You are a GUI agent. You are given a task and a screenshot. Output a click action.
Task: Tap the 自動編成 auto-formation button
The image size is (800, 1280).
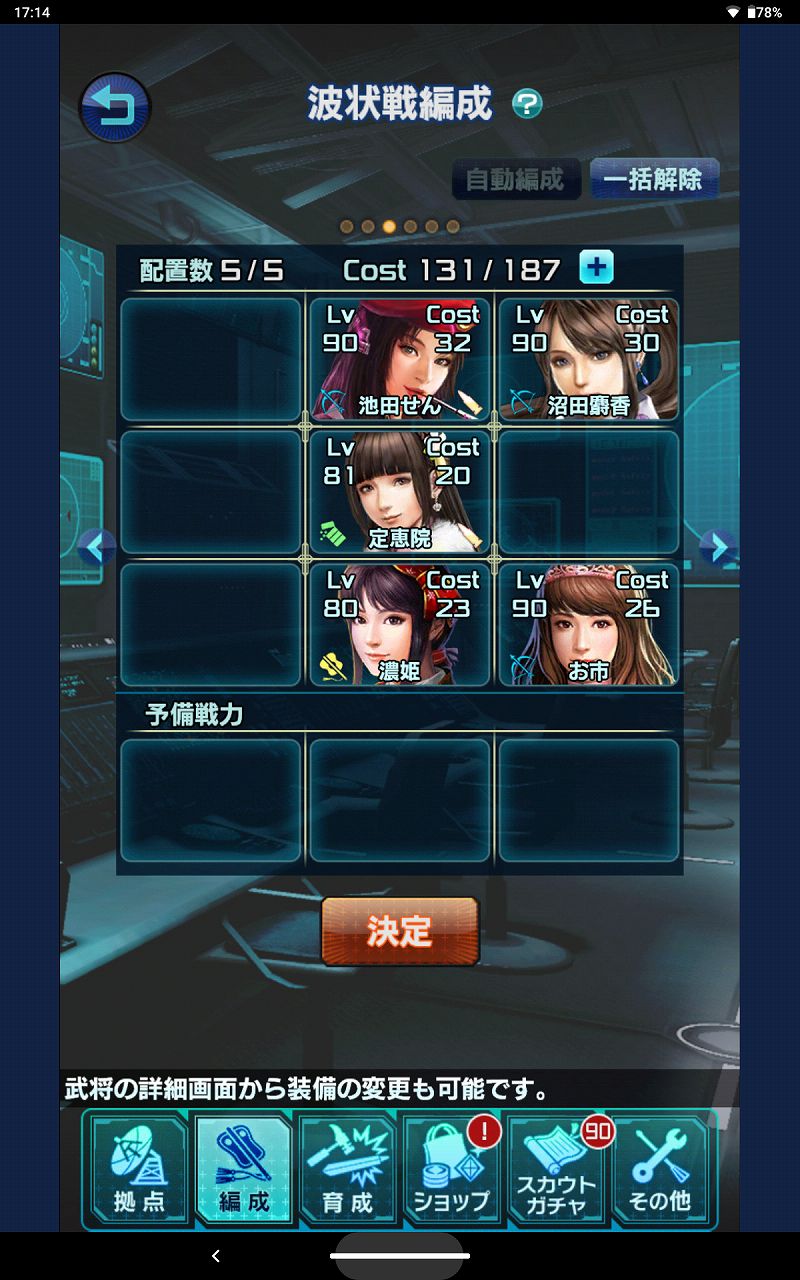(x=515, y=180)
